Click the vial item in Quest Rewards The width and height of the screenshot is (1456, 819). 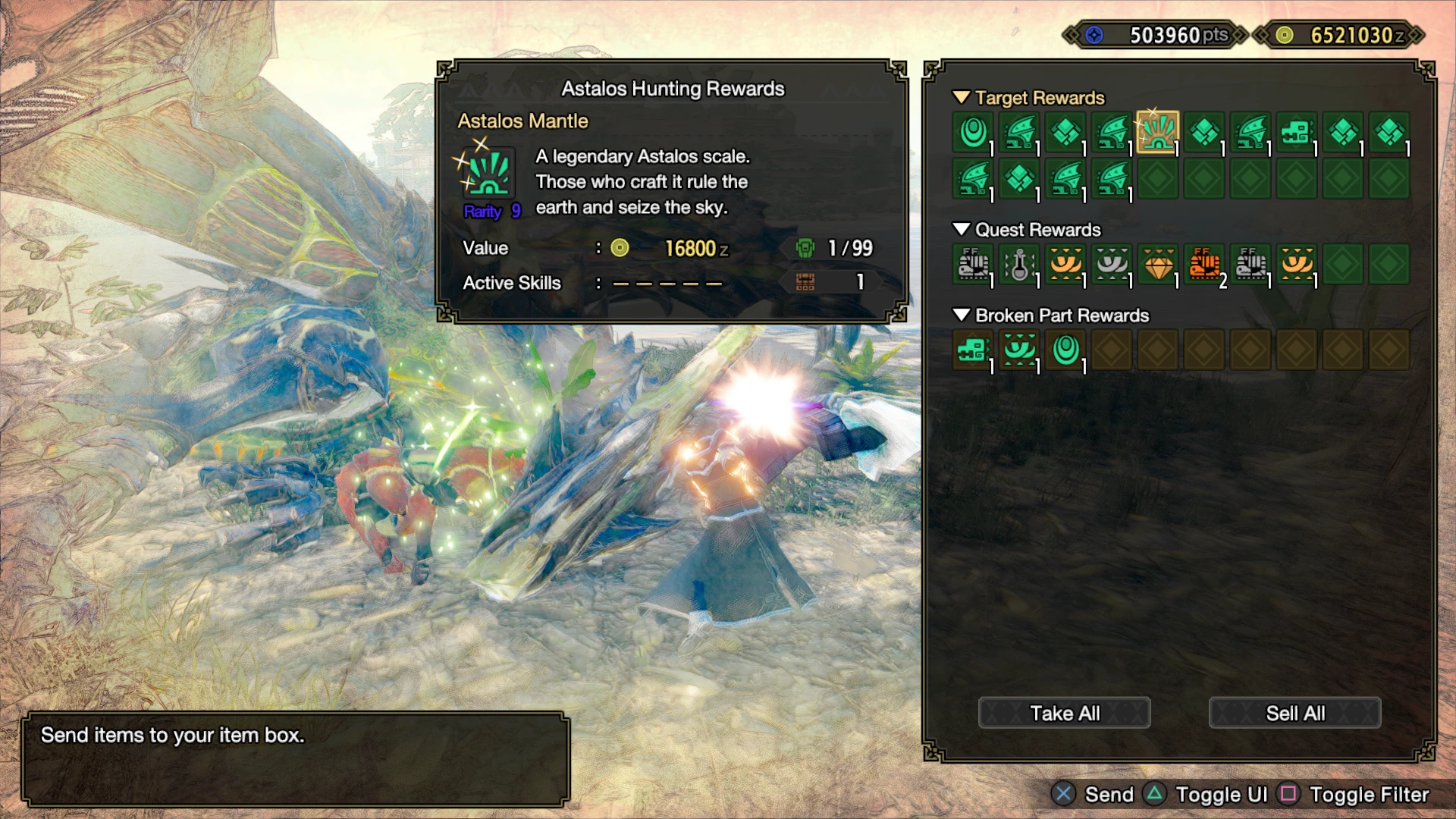tap(1019, 264)
